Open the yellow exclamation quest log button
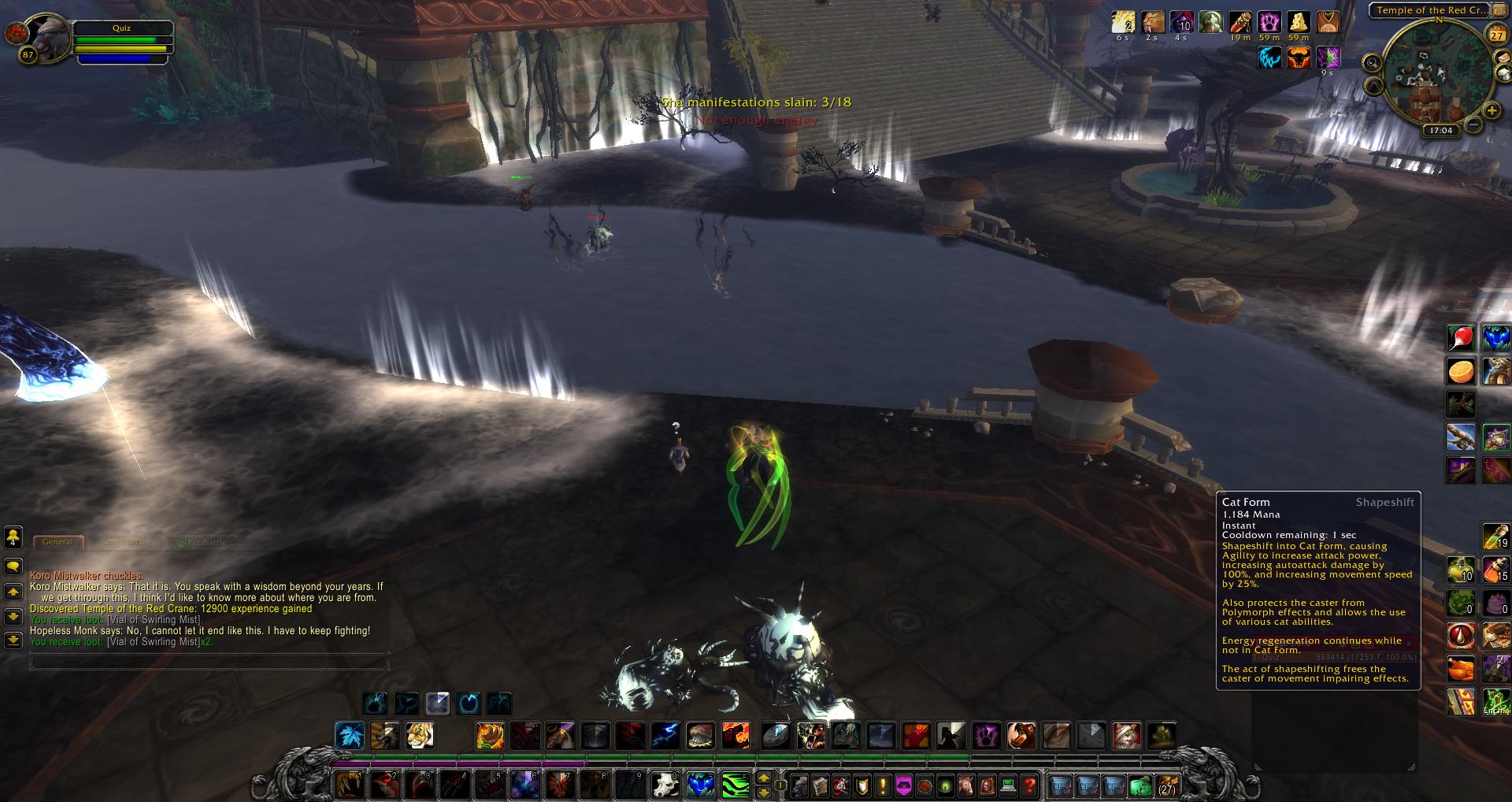Screen dimensions: 1512x802 (883, 785)
